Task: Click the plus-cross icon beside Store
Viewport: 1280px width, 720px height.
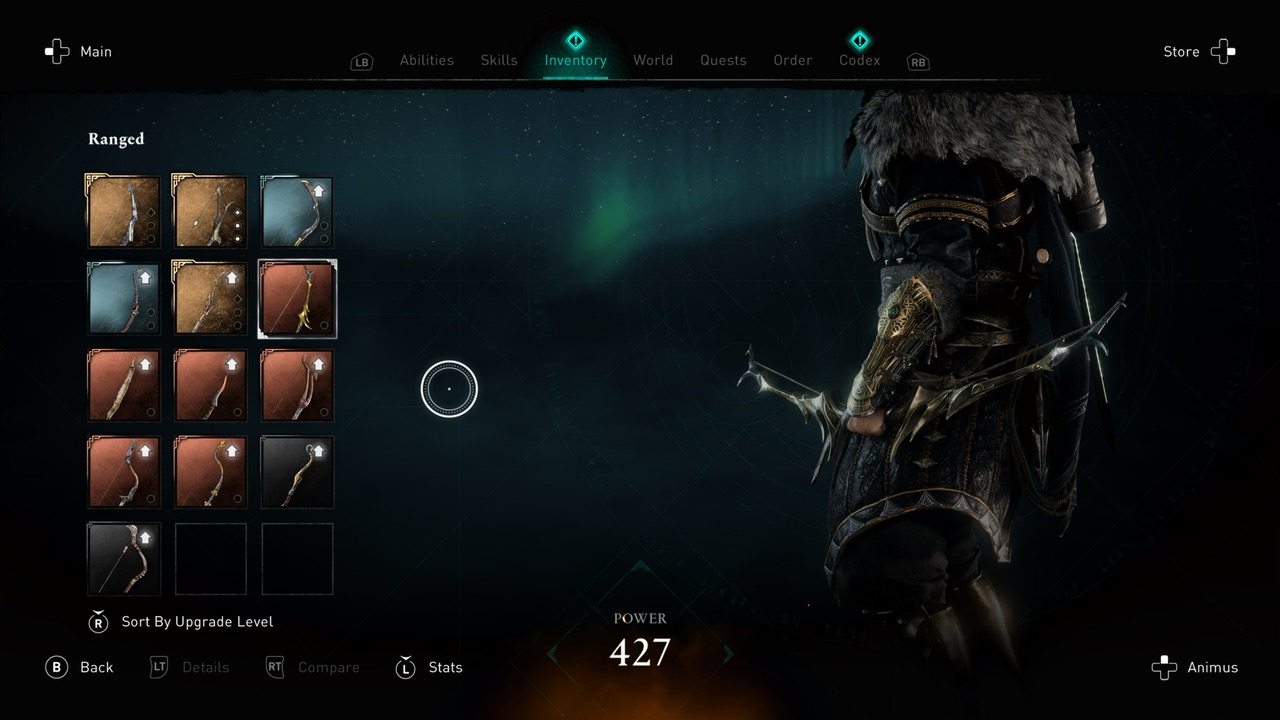Action: pyautogui.click(x=1222, y=51)
